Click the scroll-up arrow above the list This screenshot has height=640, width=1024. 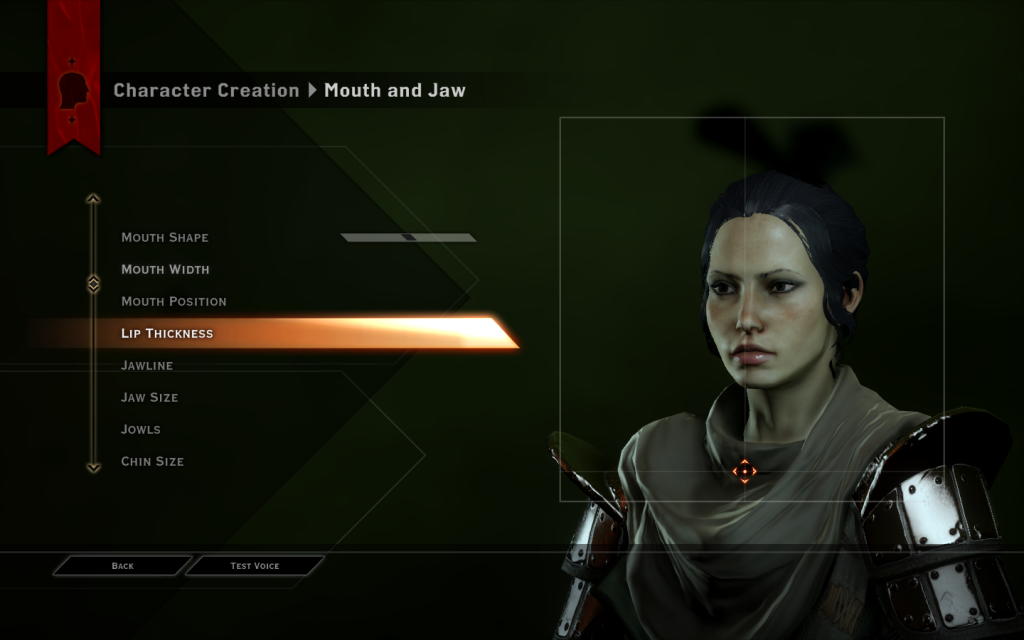point(93,199)
